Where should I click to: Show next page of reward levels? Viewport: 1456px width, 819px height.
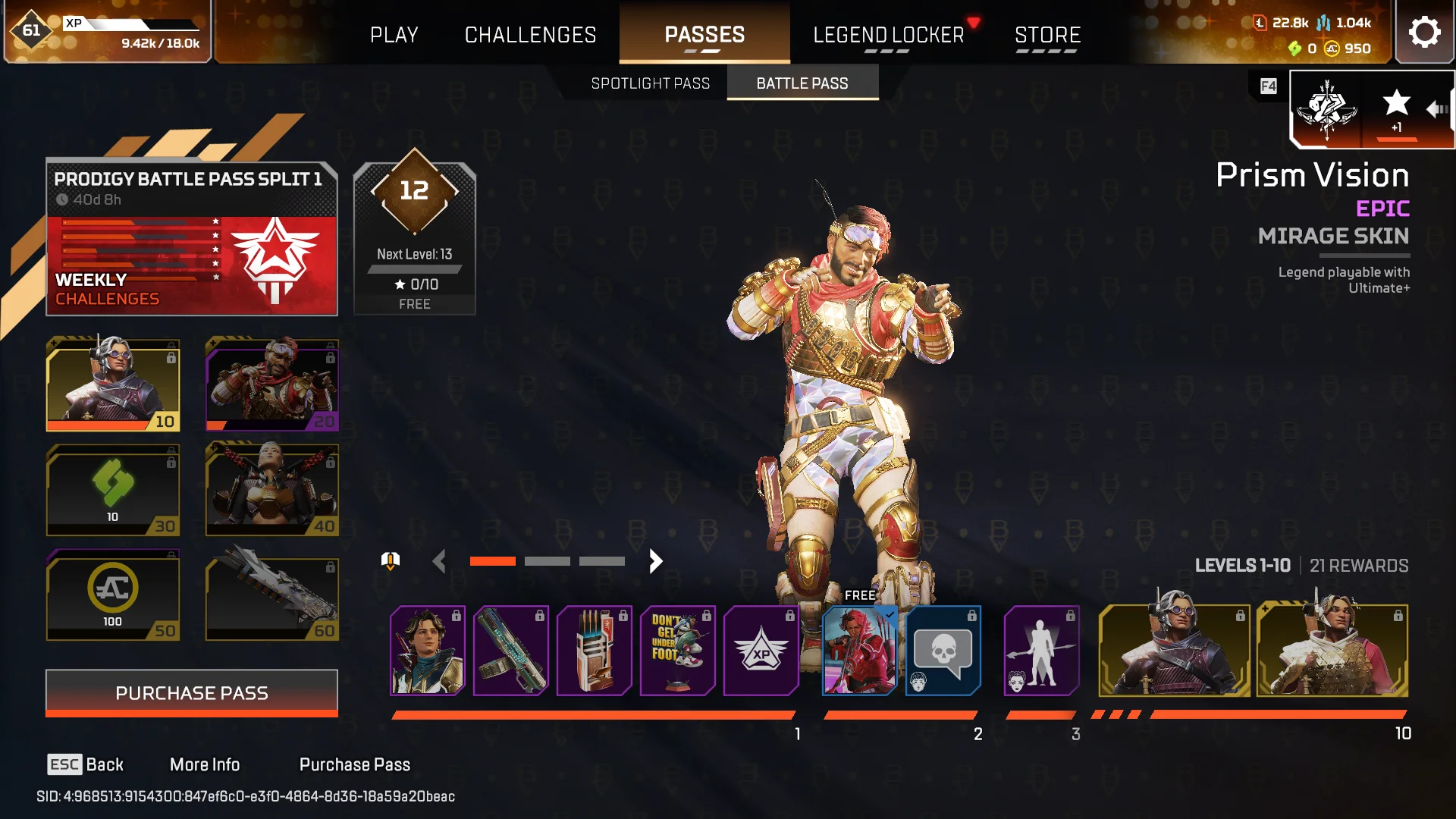(x=656, y=561)
